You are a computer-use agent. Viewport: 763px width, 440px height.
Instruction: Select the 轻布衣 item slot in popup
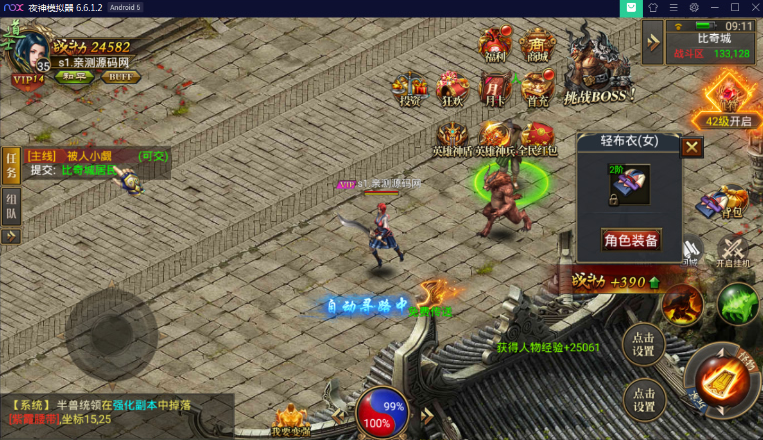coord(629,186)
